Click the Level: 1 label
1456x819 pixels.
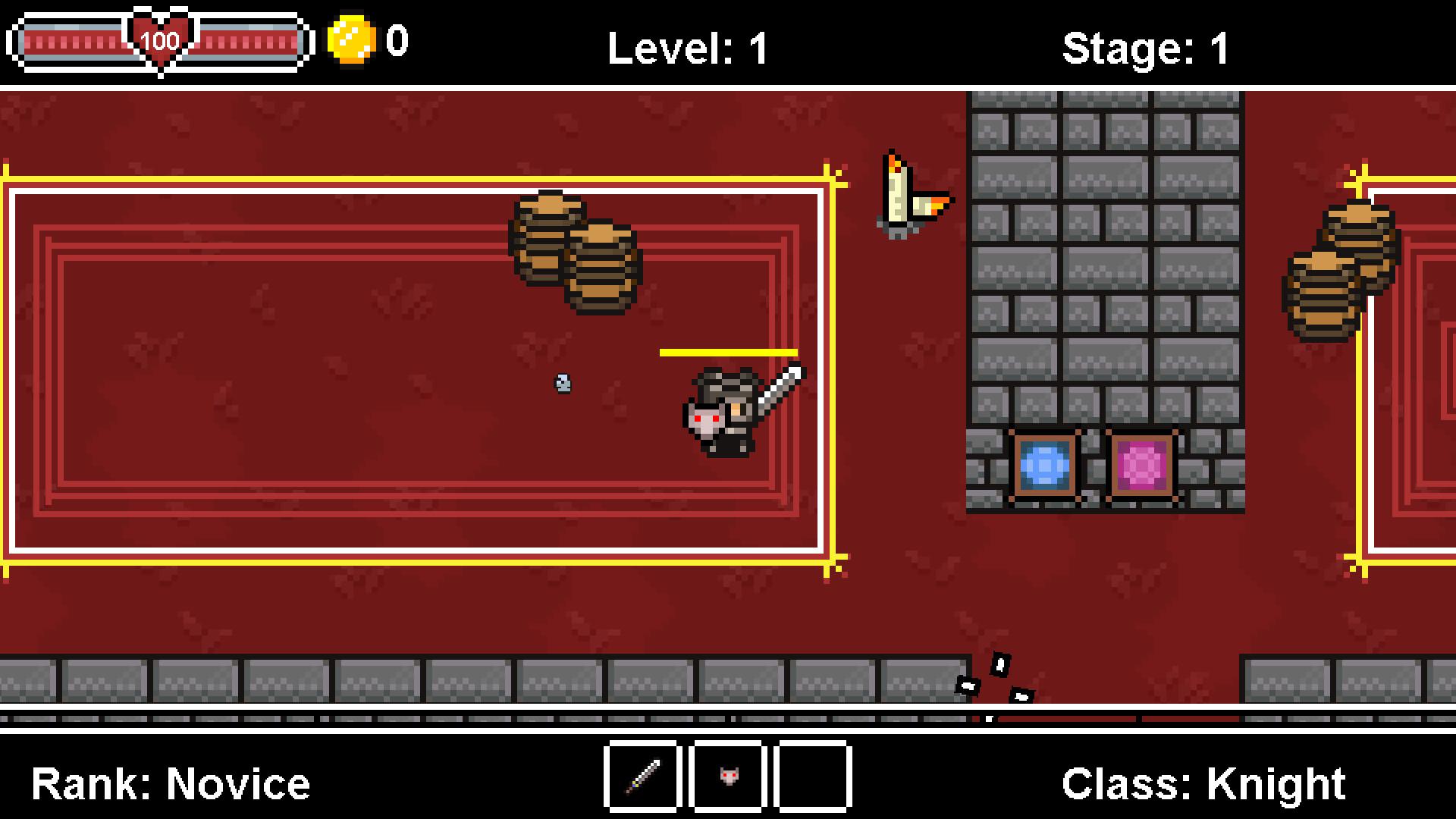[x=685, y=45]
